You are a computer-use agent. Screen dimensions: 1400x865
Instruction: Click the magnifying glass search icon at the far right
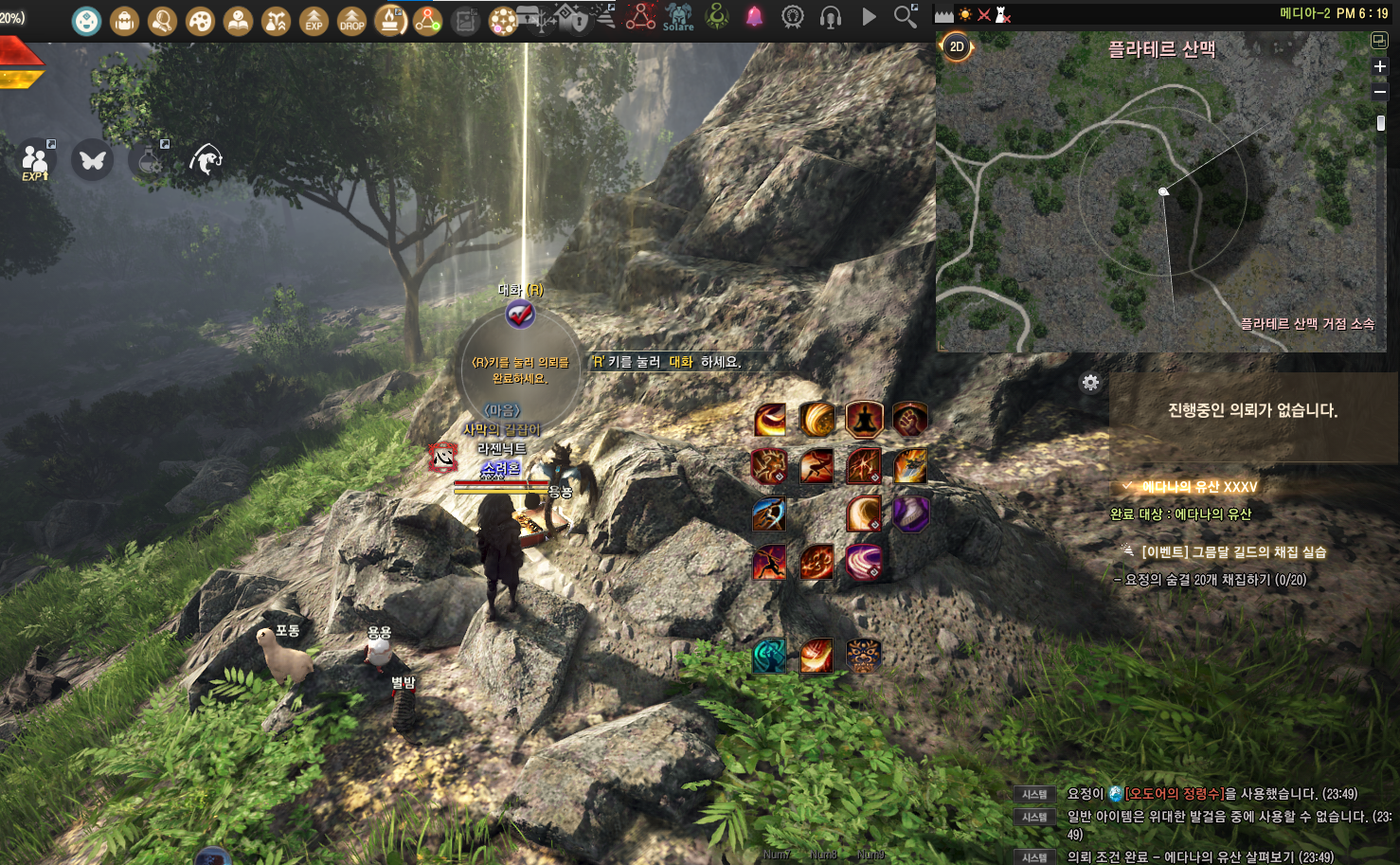(x=906, y=16)
